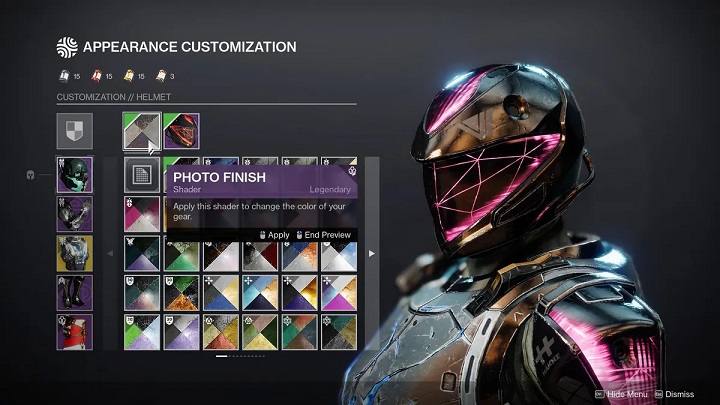
Task: Choose the default shader document icon
Action: (141, 175)
